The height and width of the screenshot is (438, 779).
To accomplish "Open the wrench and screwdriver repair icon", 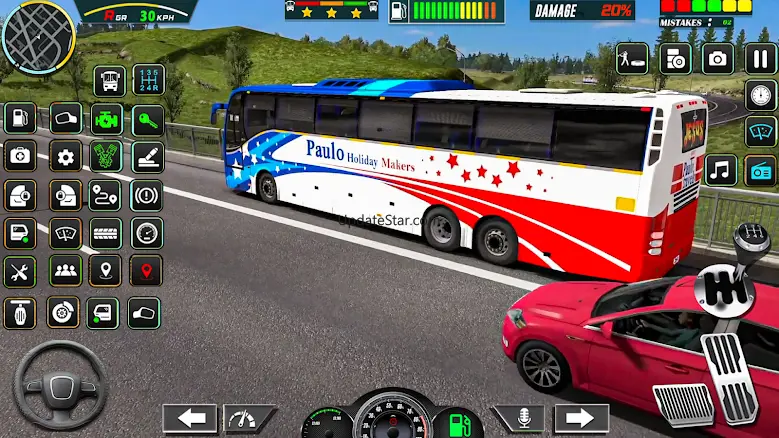I will click(x=20, y=271).
